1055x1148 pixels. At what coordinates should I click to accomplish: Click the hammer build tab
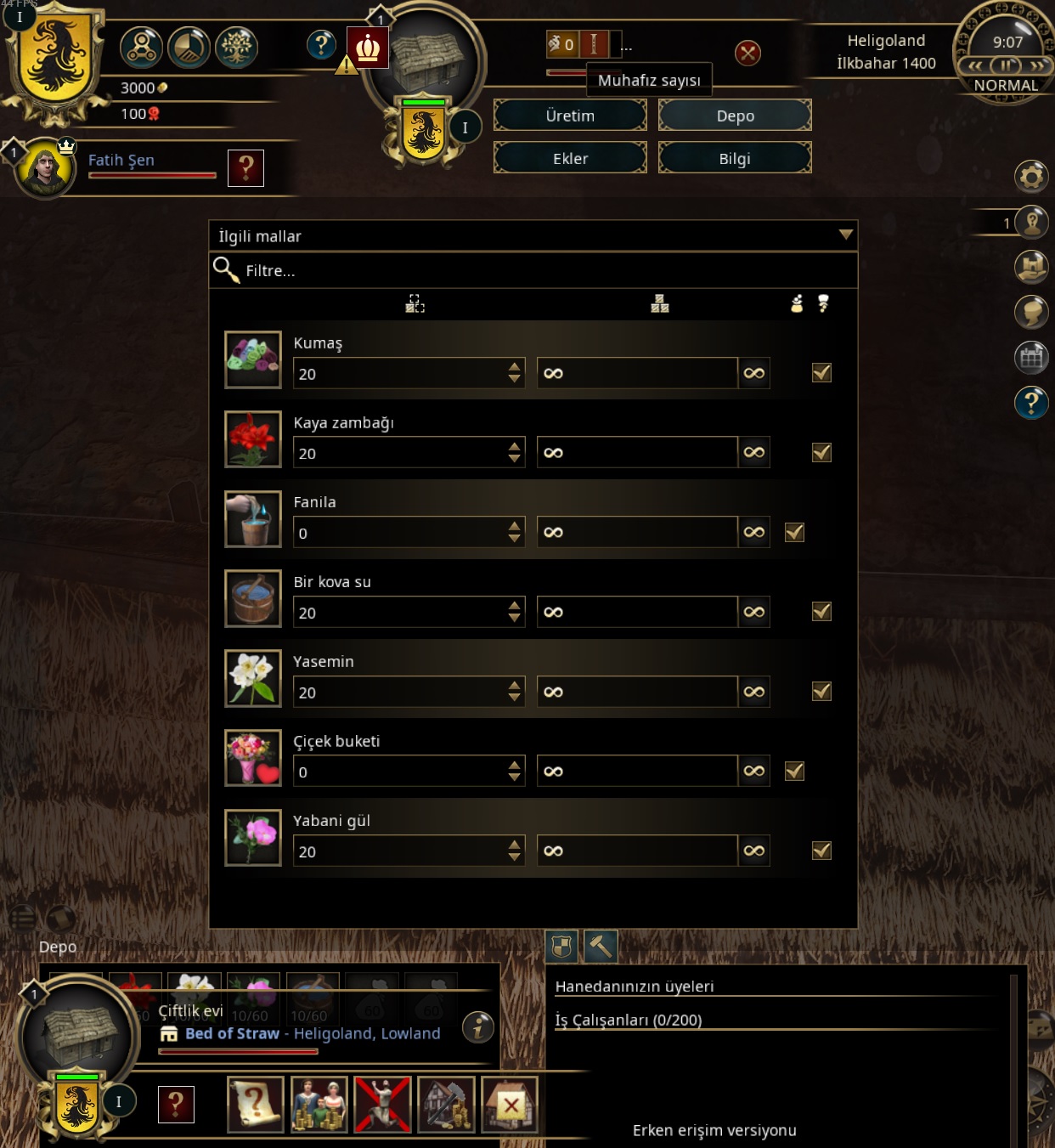(x=601, y=946)
